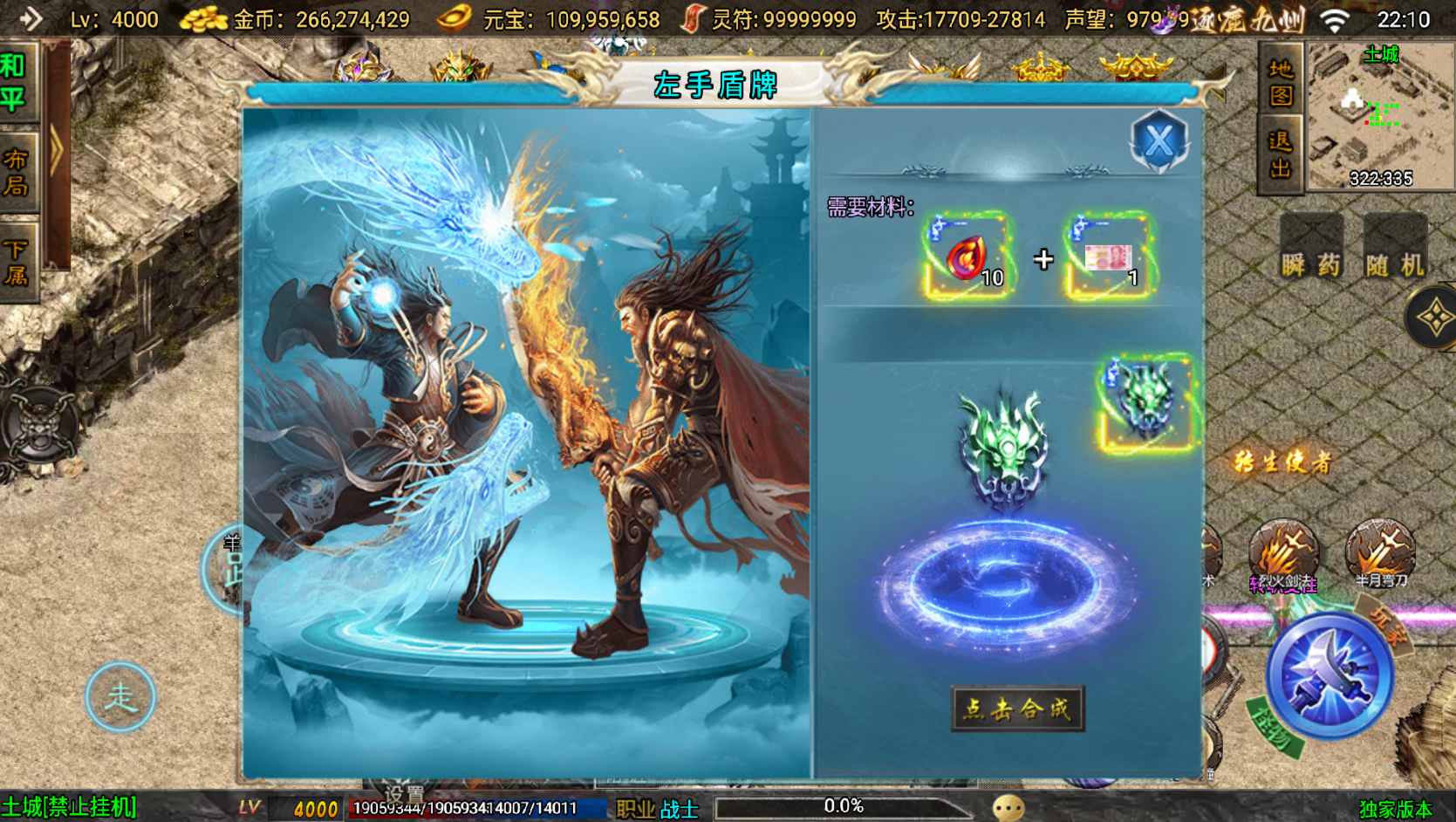
Task: Click the 金币 gold coin icon
Action: [x=205, y=17]
